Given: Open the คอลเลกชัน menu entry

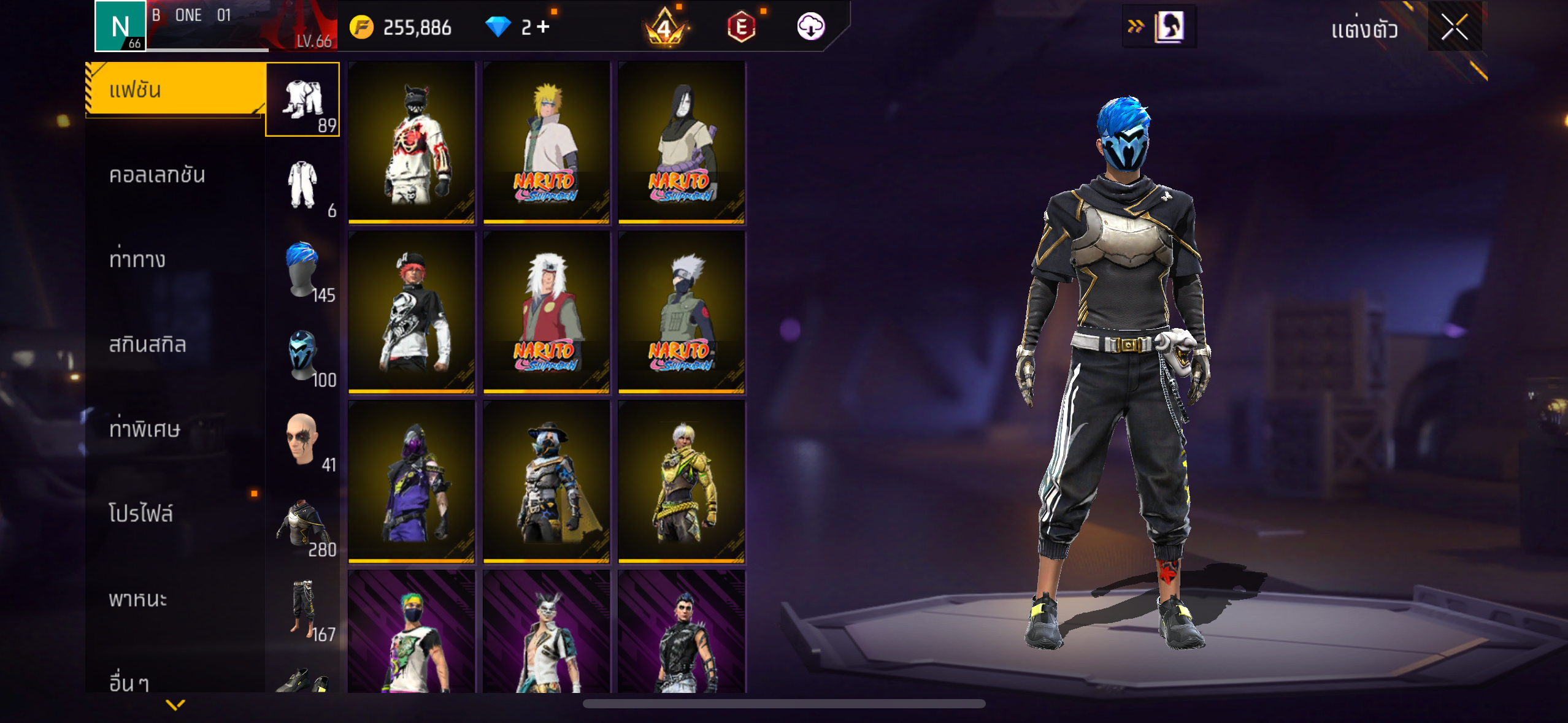Looking at the screenshot, I should 157,175.
